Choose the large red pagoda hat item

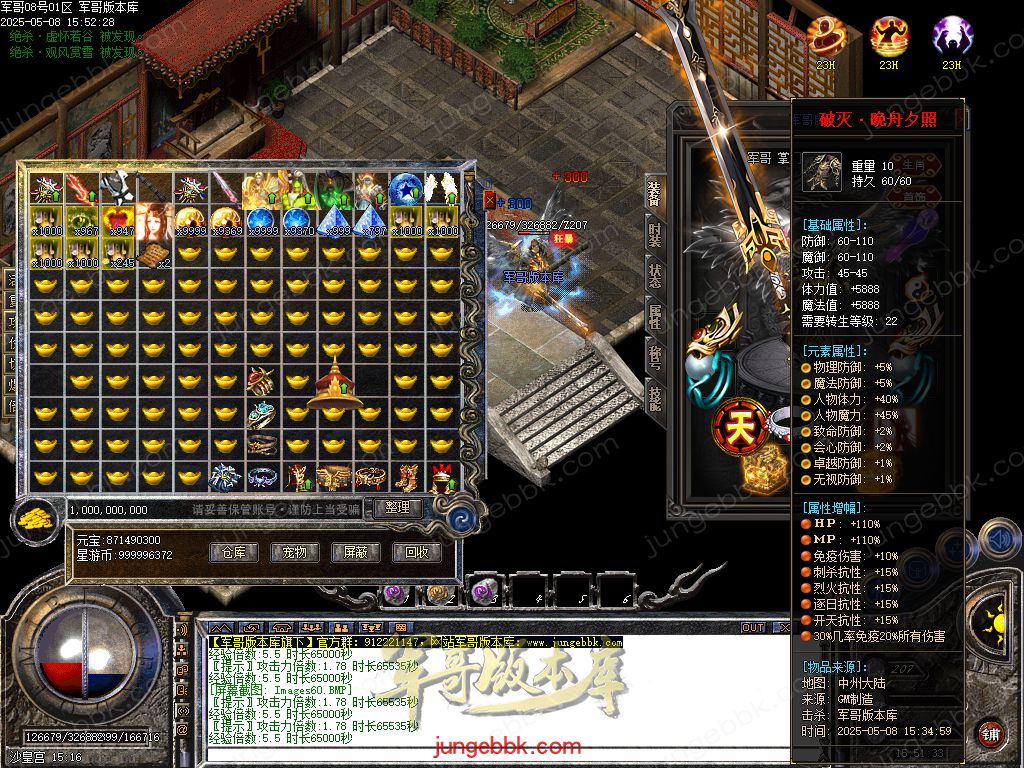click(x=334, y=384)
